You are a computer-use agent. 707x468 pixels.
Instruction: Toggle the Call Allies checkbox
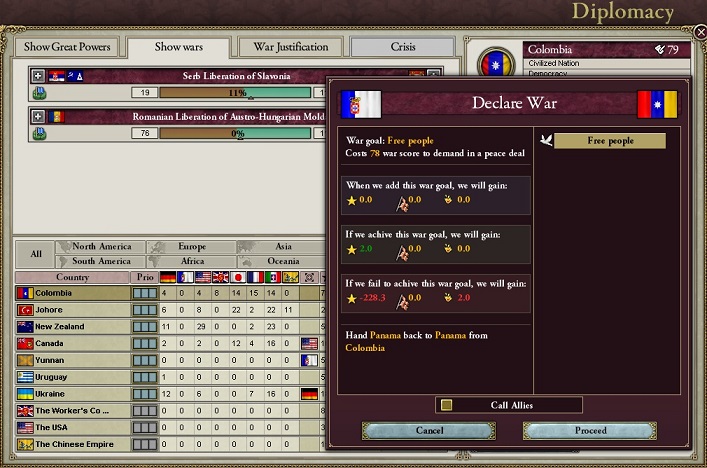[x=447, y=405]
